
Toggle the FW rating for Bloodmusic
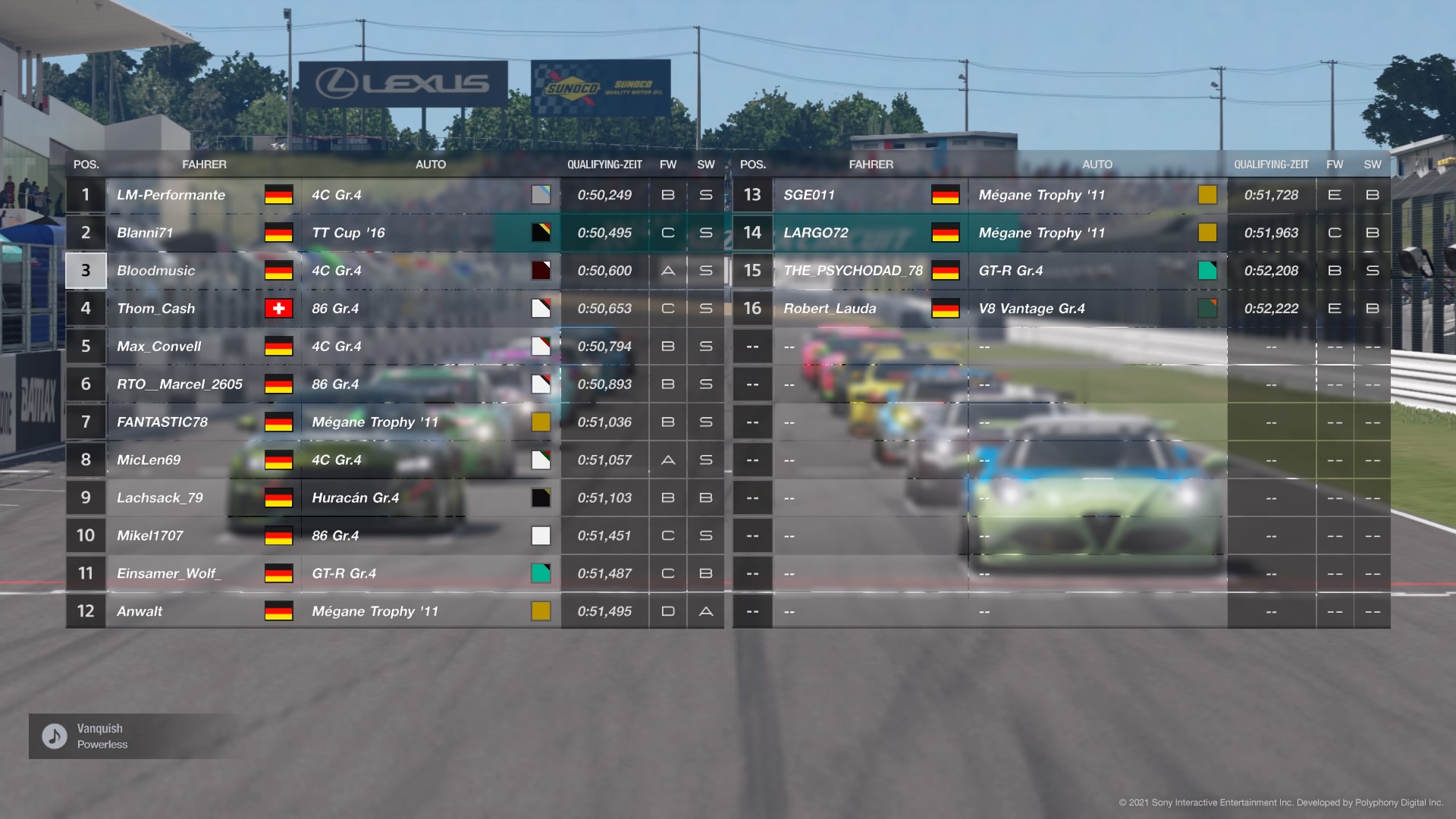click(x=667, y=271)
